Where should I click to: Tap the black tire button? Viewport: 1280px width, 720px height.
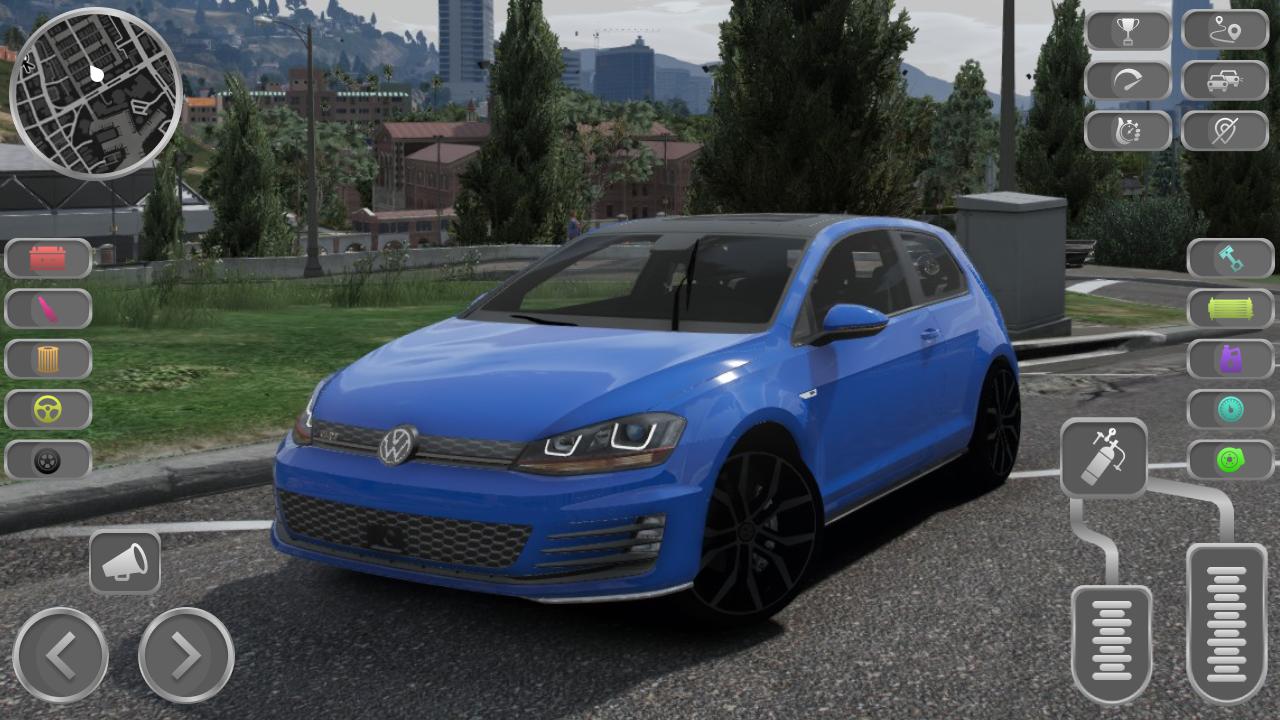[x=48, y=460]
